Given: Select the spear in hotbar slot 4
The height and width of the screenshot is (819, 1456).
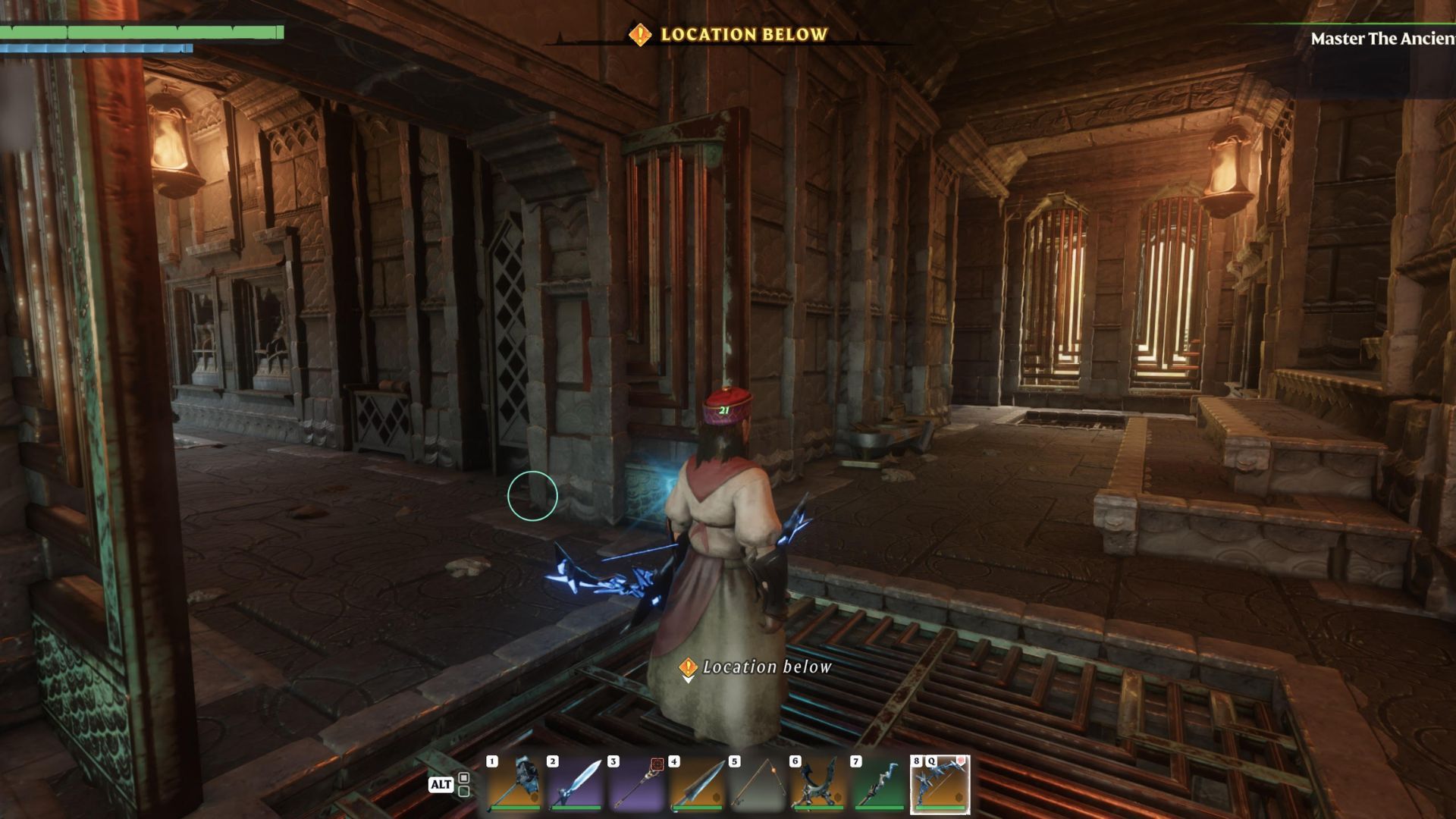Looking at the screenshot, I should click(x=697, y=784).
